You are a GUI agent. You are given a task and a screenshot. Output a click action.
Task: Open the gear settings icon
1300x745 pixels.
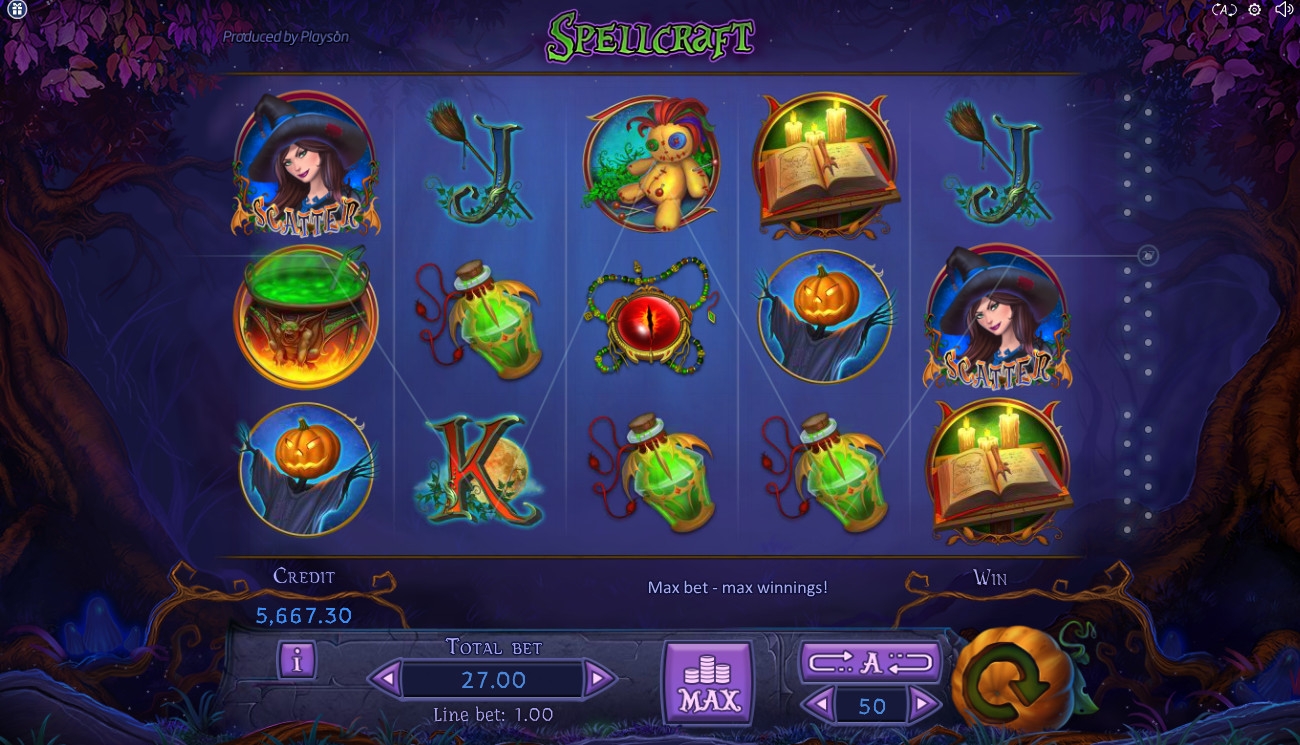tap(1255, 10)
